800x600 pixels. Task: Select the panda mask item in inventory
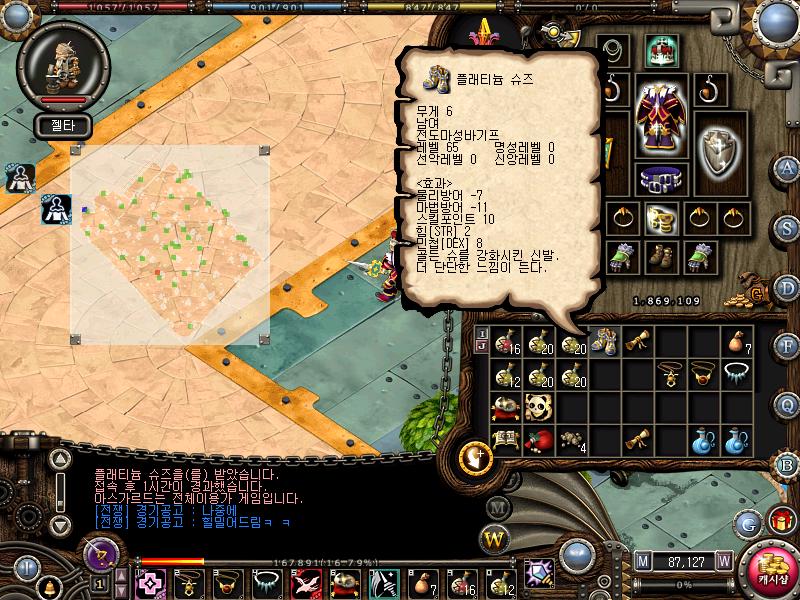(539, 407)
